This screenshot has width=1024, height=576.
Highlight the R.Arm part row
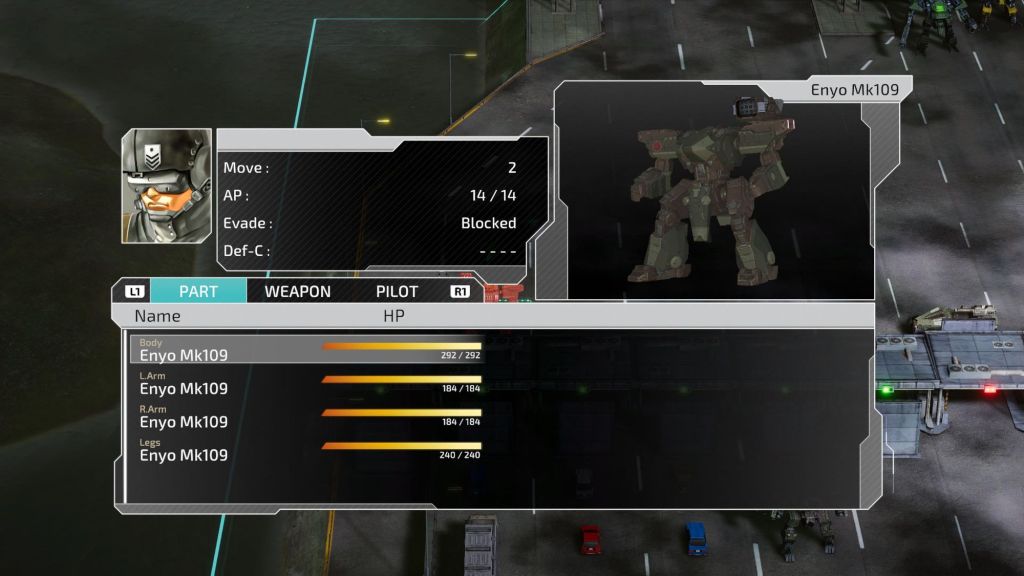[x=306, y=416]
